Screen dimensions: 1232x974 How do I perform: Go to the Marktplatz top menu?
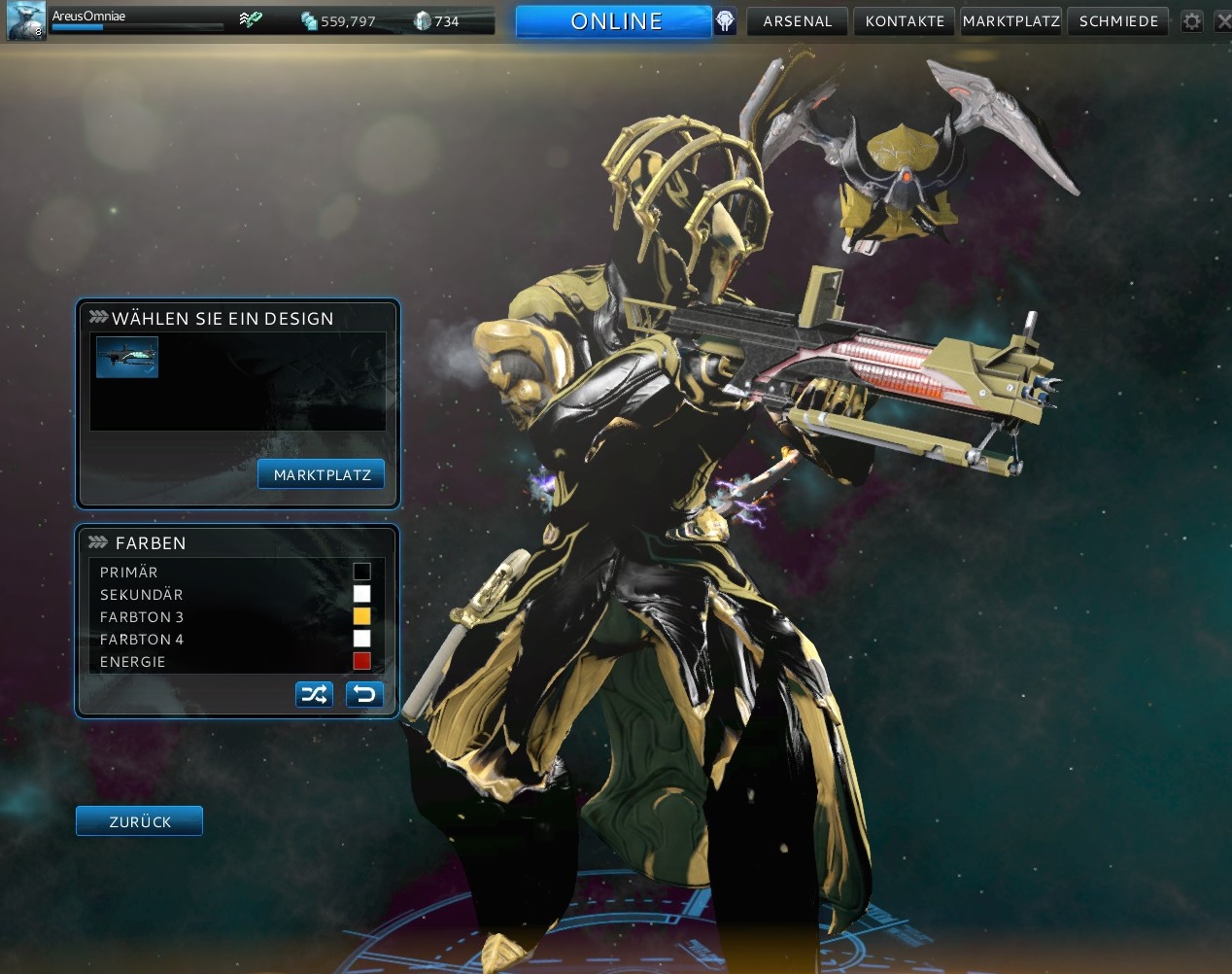pos(1010,21)
